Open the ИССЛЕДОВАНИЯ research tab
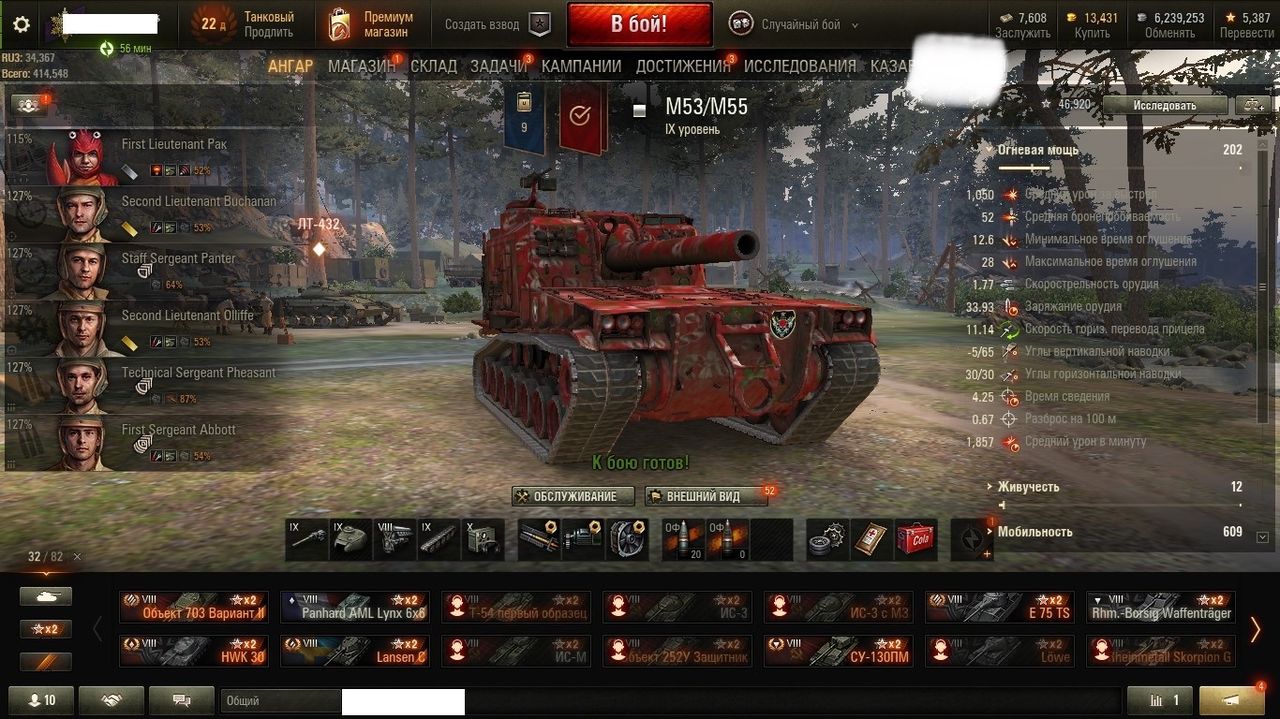This screenshot has width=1280, height=719. coord(799,66)
